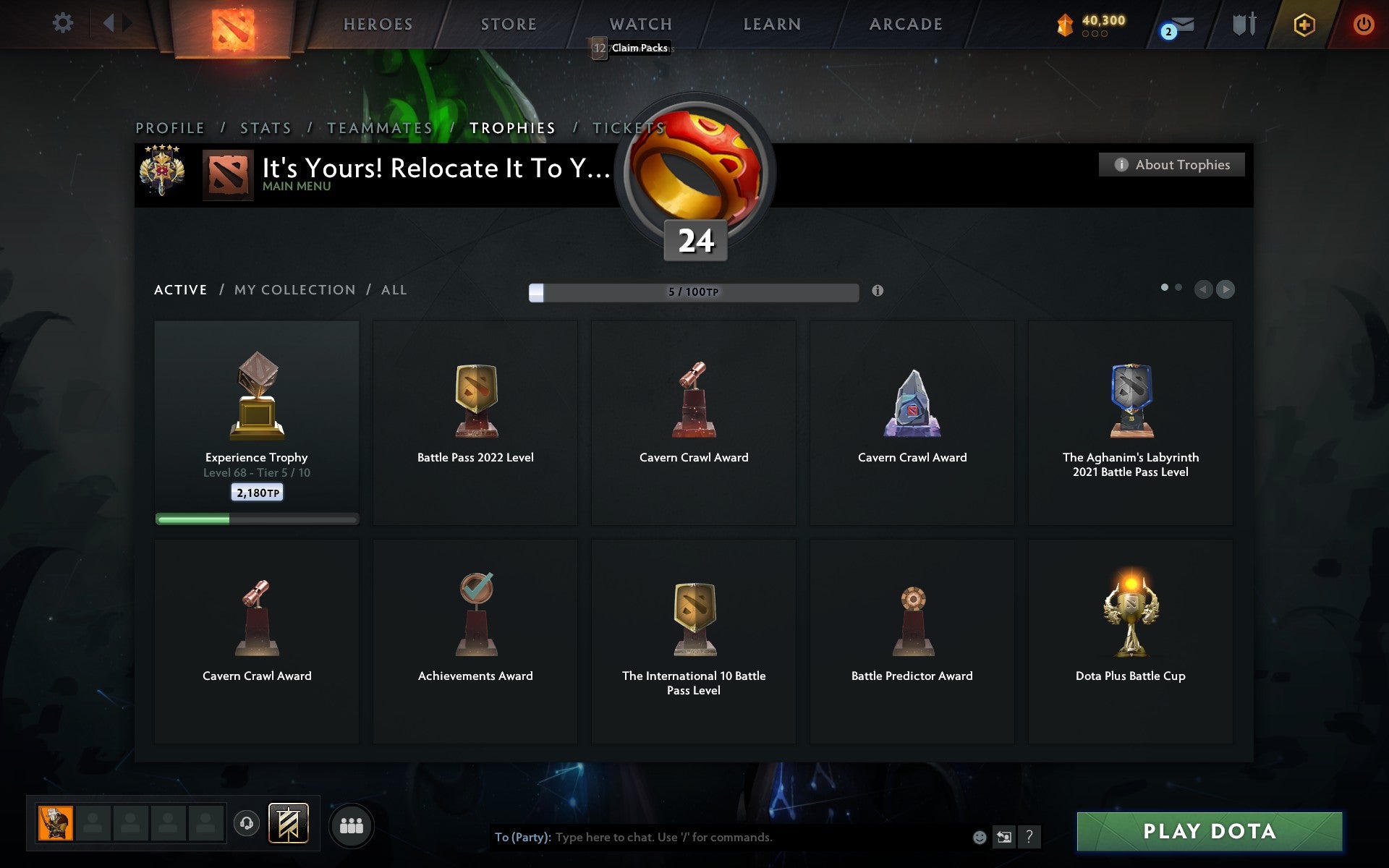Open the settings gear icon
This screenshot has width=1389, height=868.
[64, 22]
